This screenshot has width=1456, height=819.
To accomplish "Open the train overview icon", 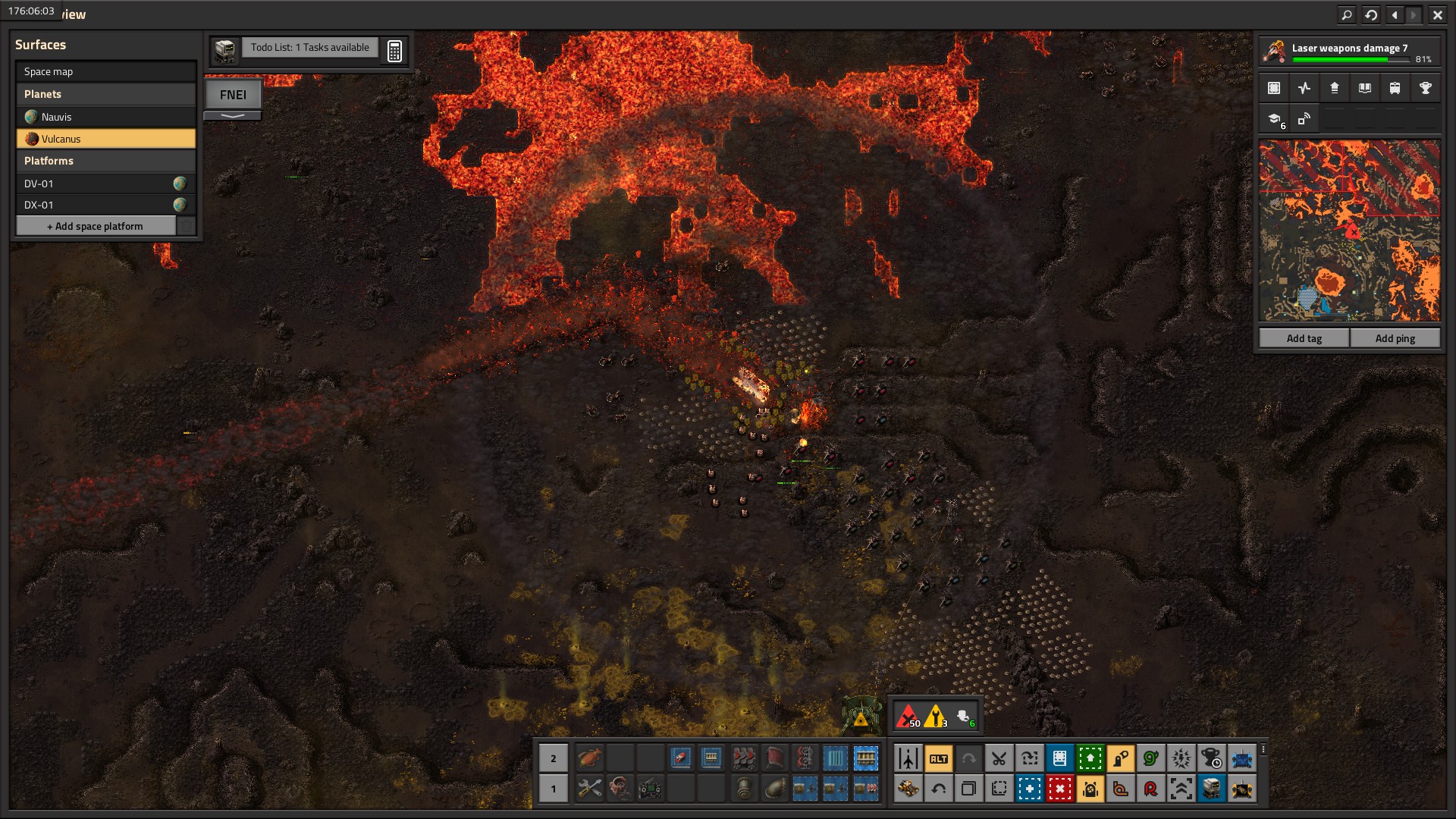I will click(x=1395, y=88).
